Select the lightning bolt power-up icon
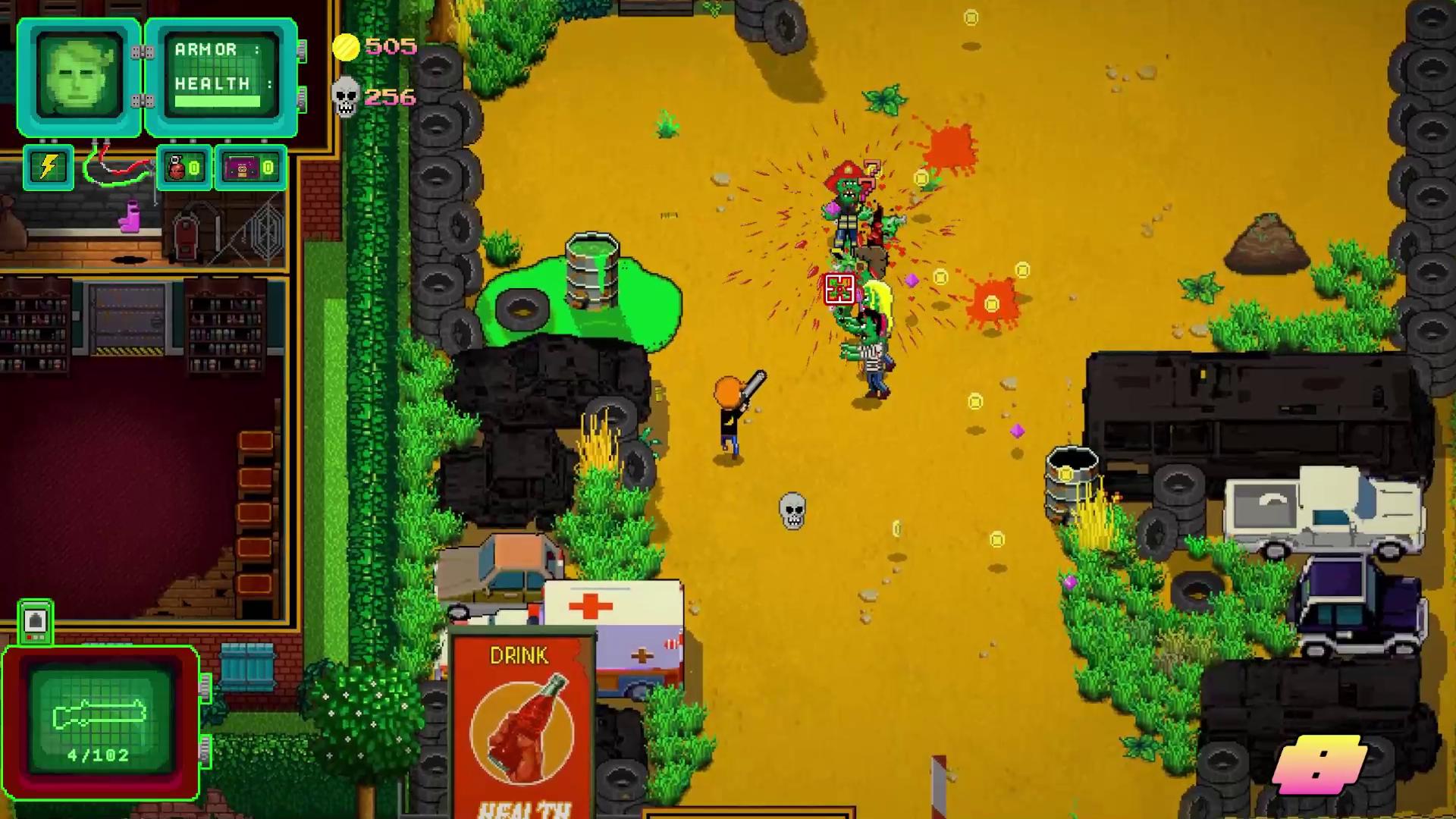 coord(48,168)
